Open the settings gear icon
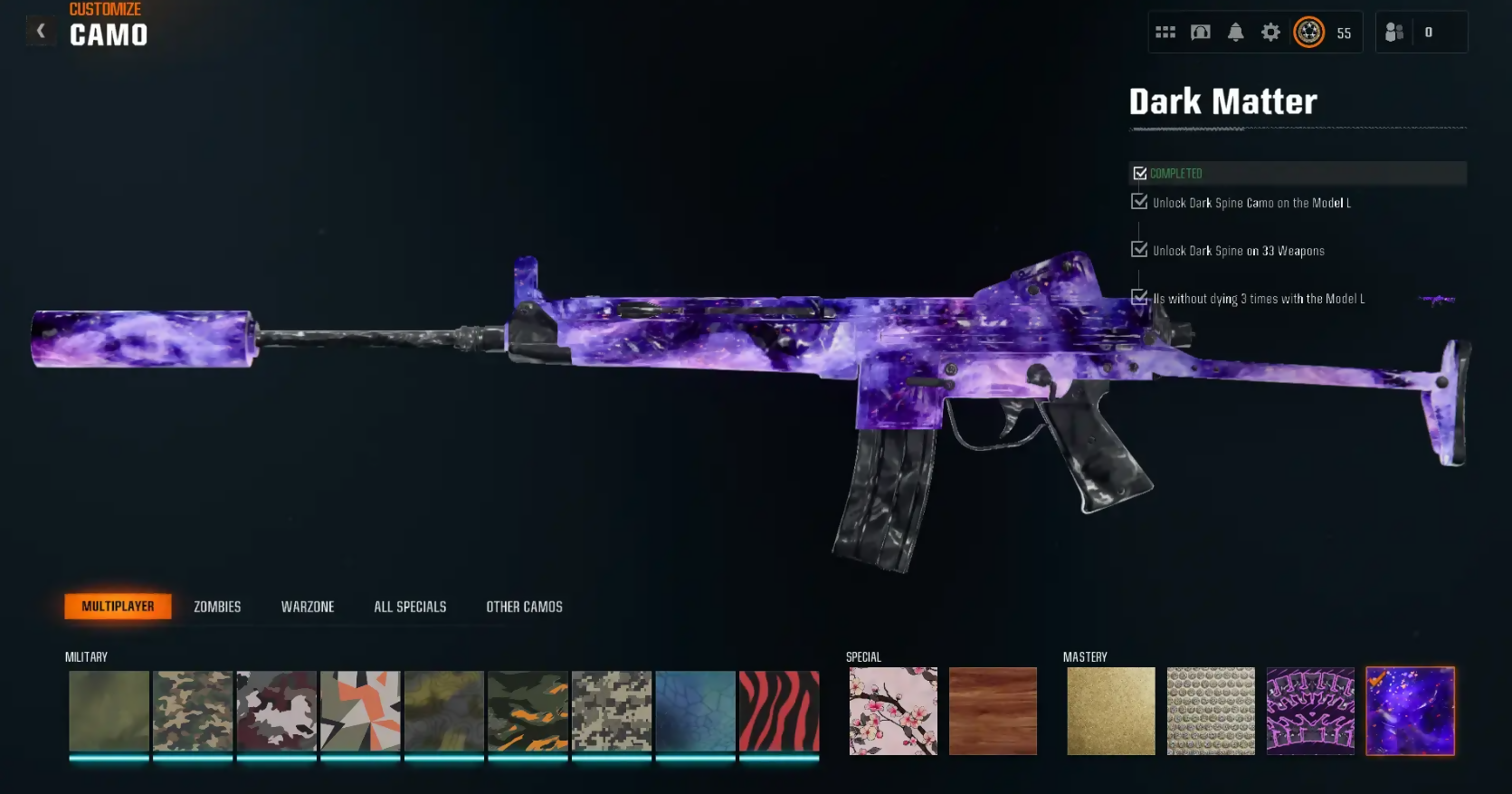Image resolution: width=1512 pixels, height=794 pixels. point(1270,33)
